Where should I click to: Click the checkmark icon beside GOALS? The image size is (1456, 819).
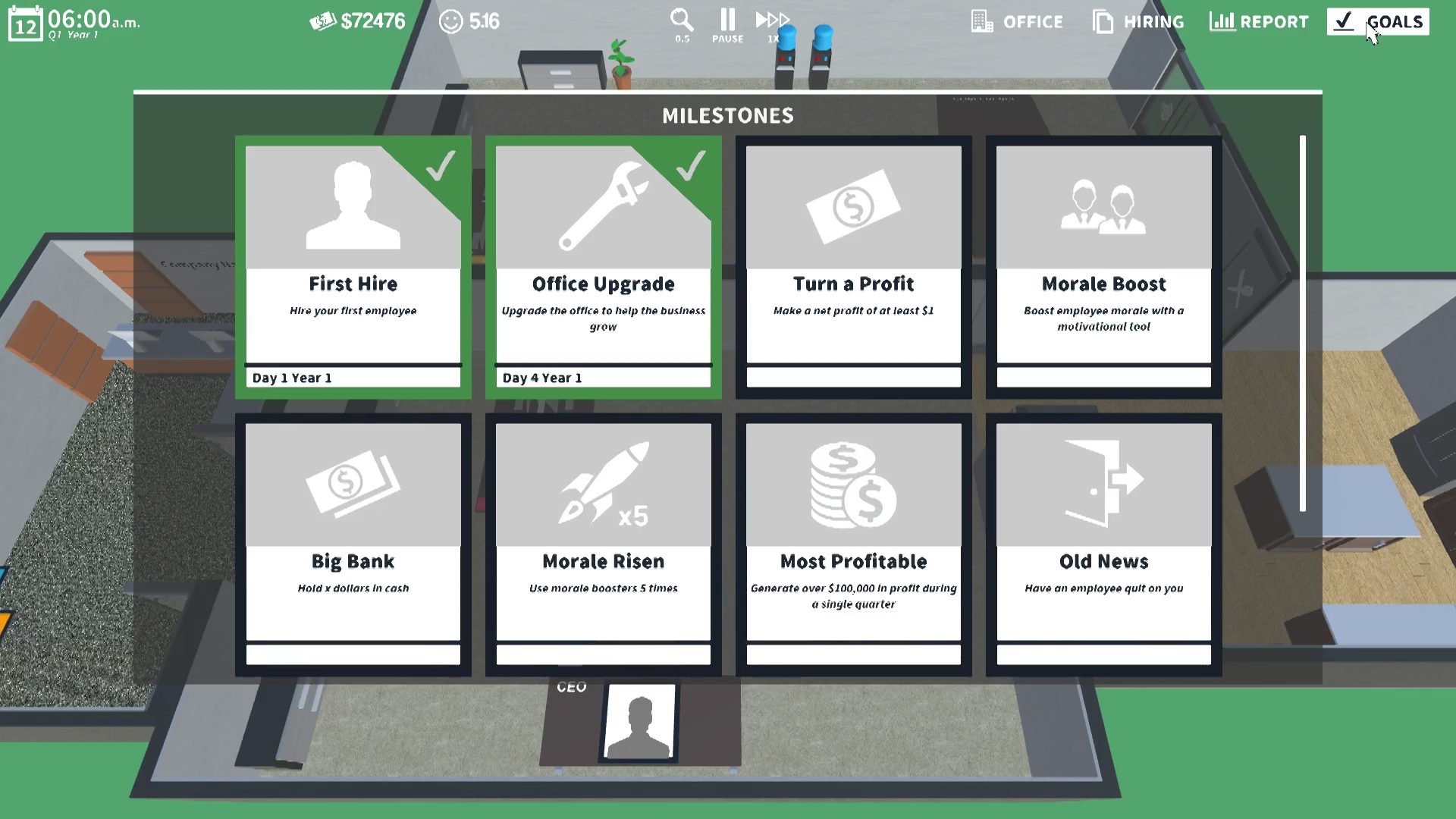(1345, 22)
